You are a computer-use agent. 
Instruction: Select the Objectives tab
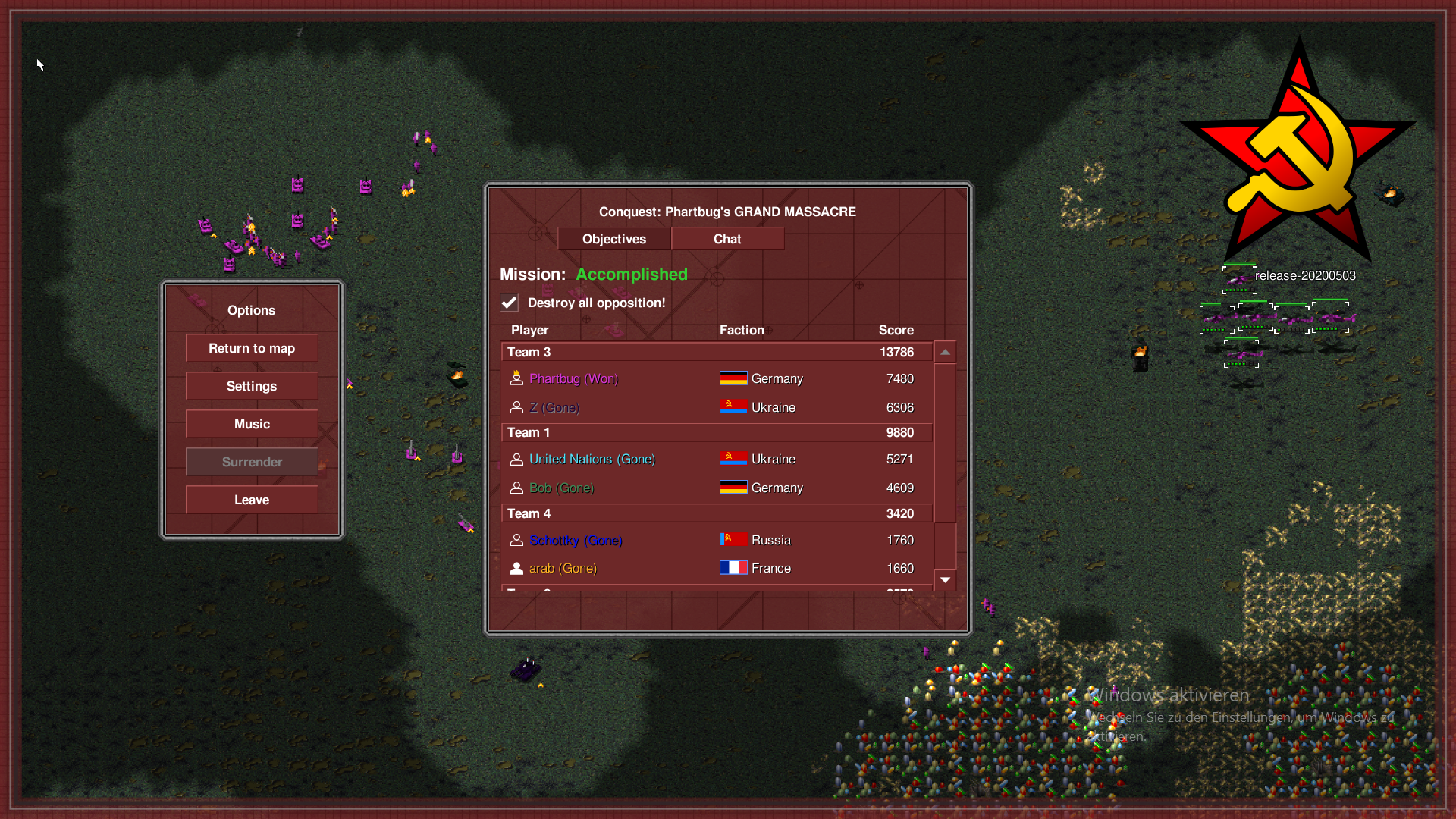pyautogui.click(x=614, y=239)
